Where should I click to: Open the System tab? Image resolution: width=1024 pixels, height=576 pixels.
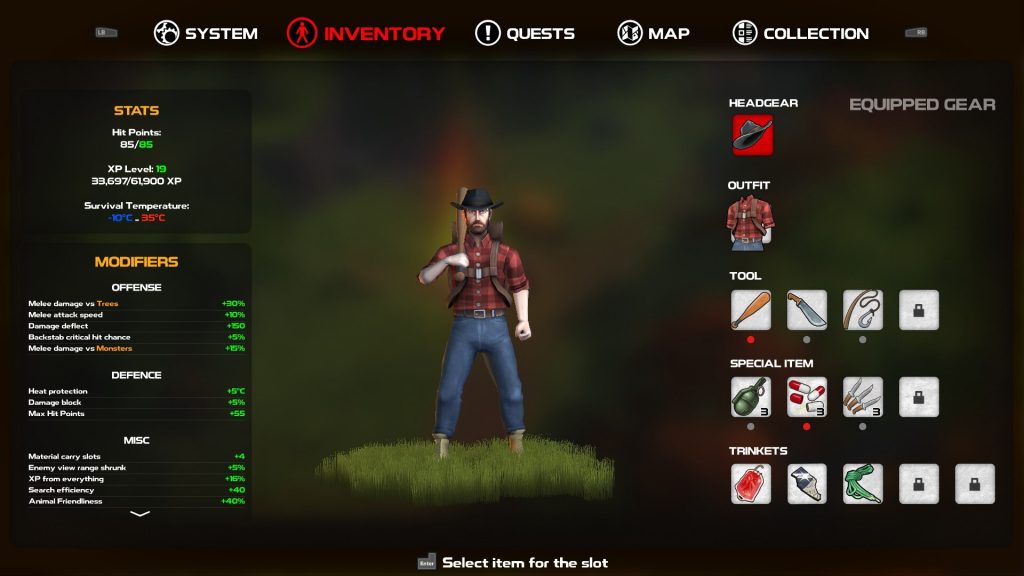click(x=206, y=33)
